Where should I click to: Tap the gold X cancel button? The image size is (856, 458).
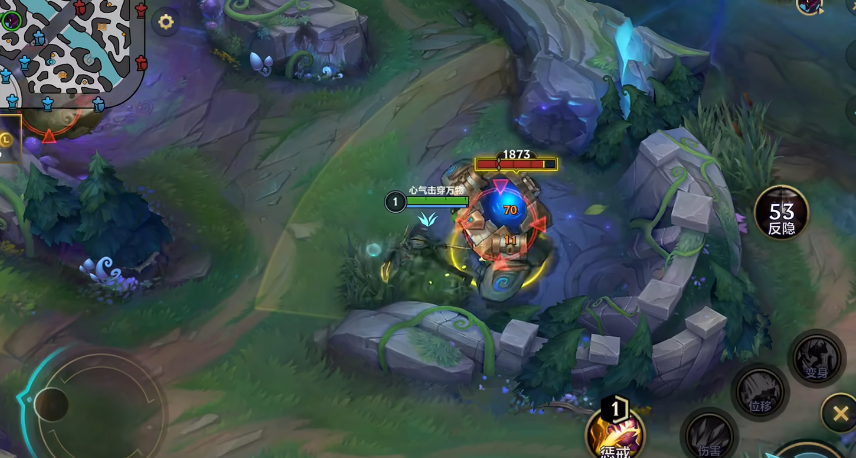click(838, 412)
